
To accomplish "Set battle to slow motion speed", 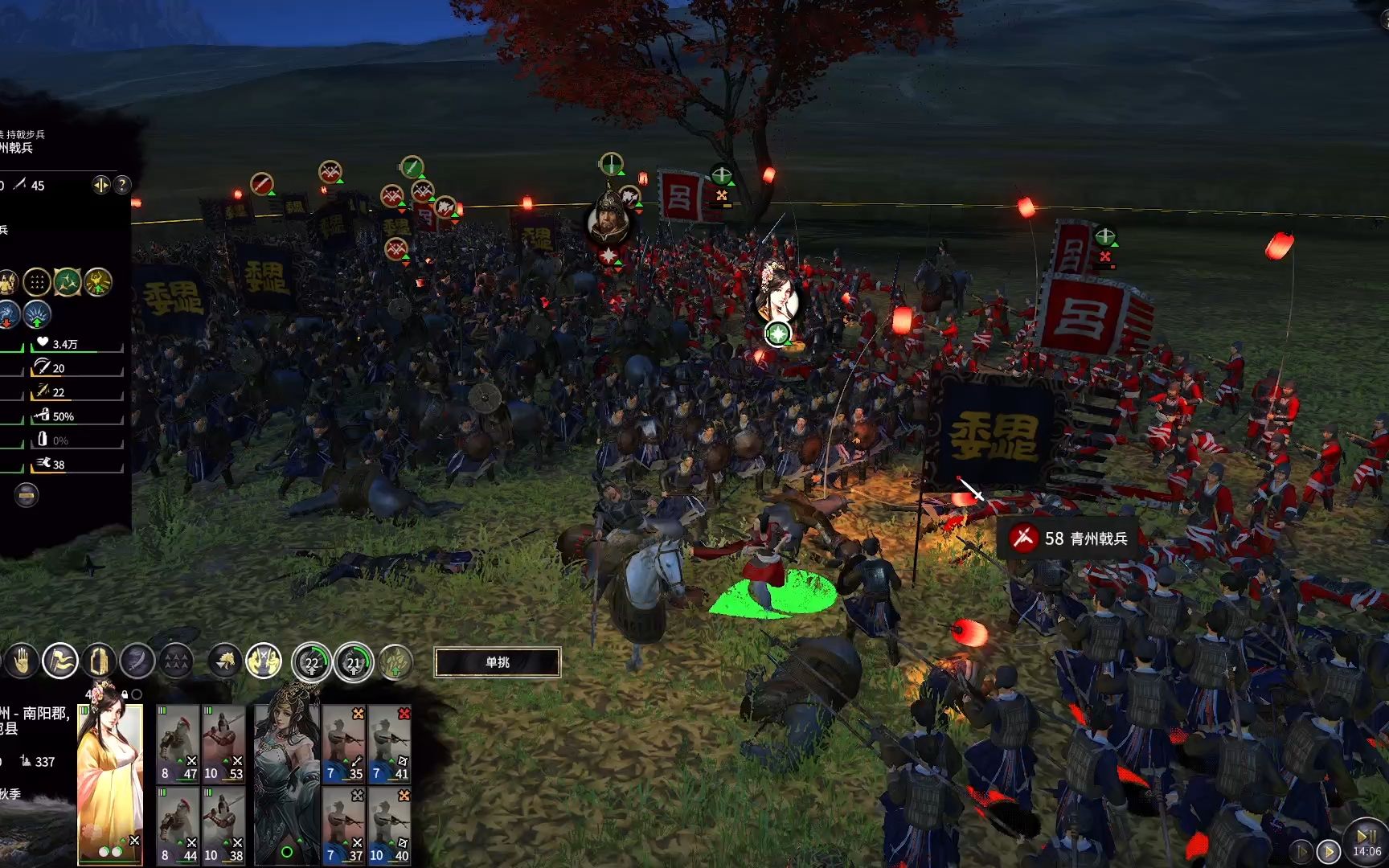I will point(1302,851).
